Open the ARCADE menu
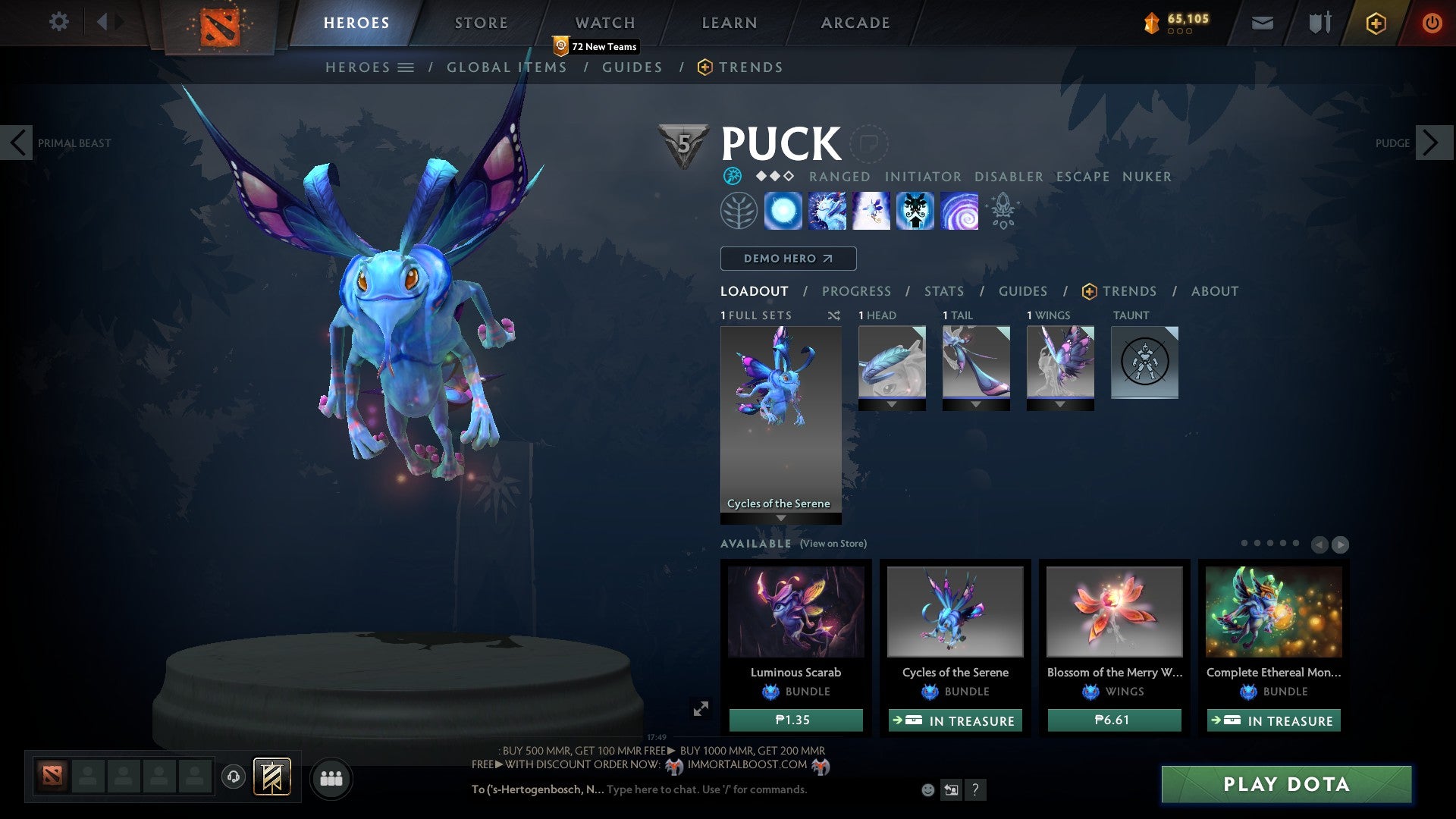This screenshot has width=1456, height=819. [x=855, y=22]
